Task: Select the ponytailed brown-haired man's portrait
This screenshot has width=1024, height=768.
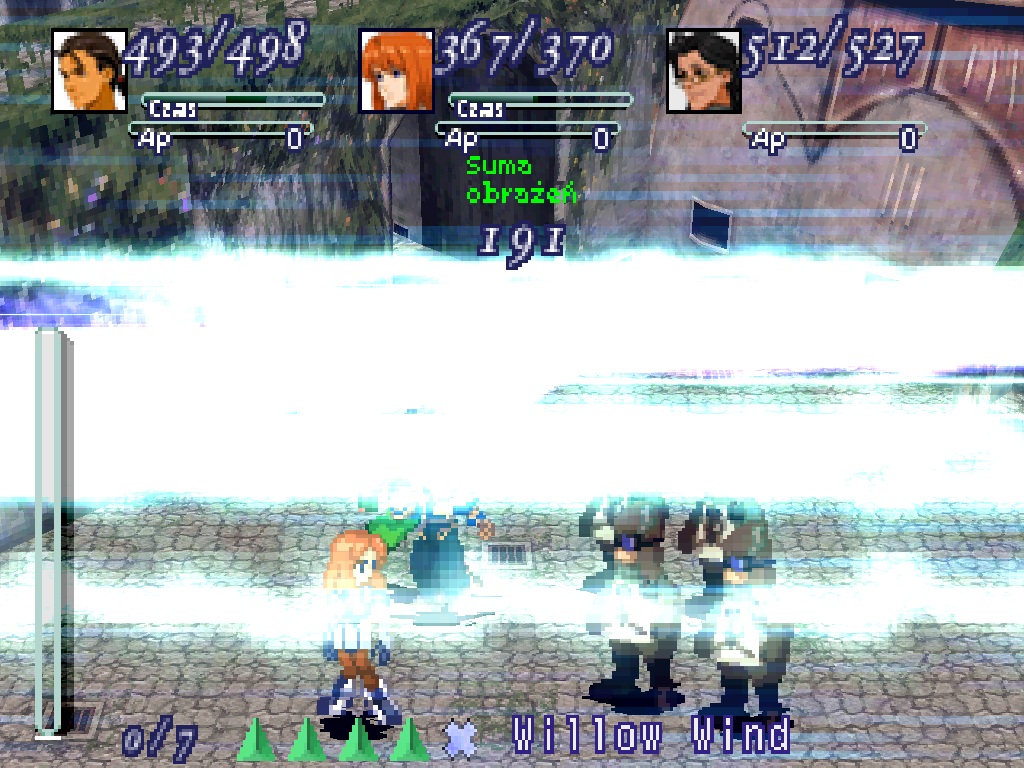Action: 89,70
